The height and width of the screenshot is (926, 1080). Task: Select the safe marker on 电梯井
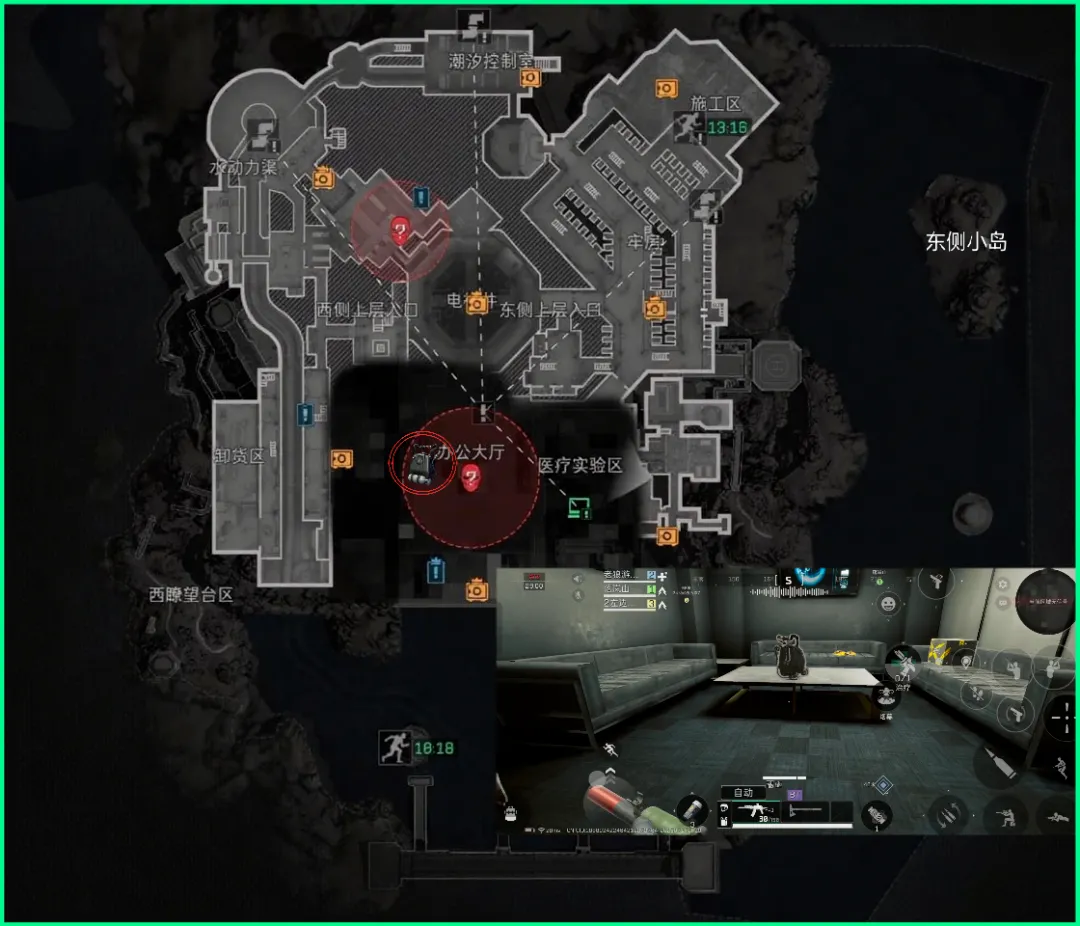point(478,302)
